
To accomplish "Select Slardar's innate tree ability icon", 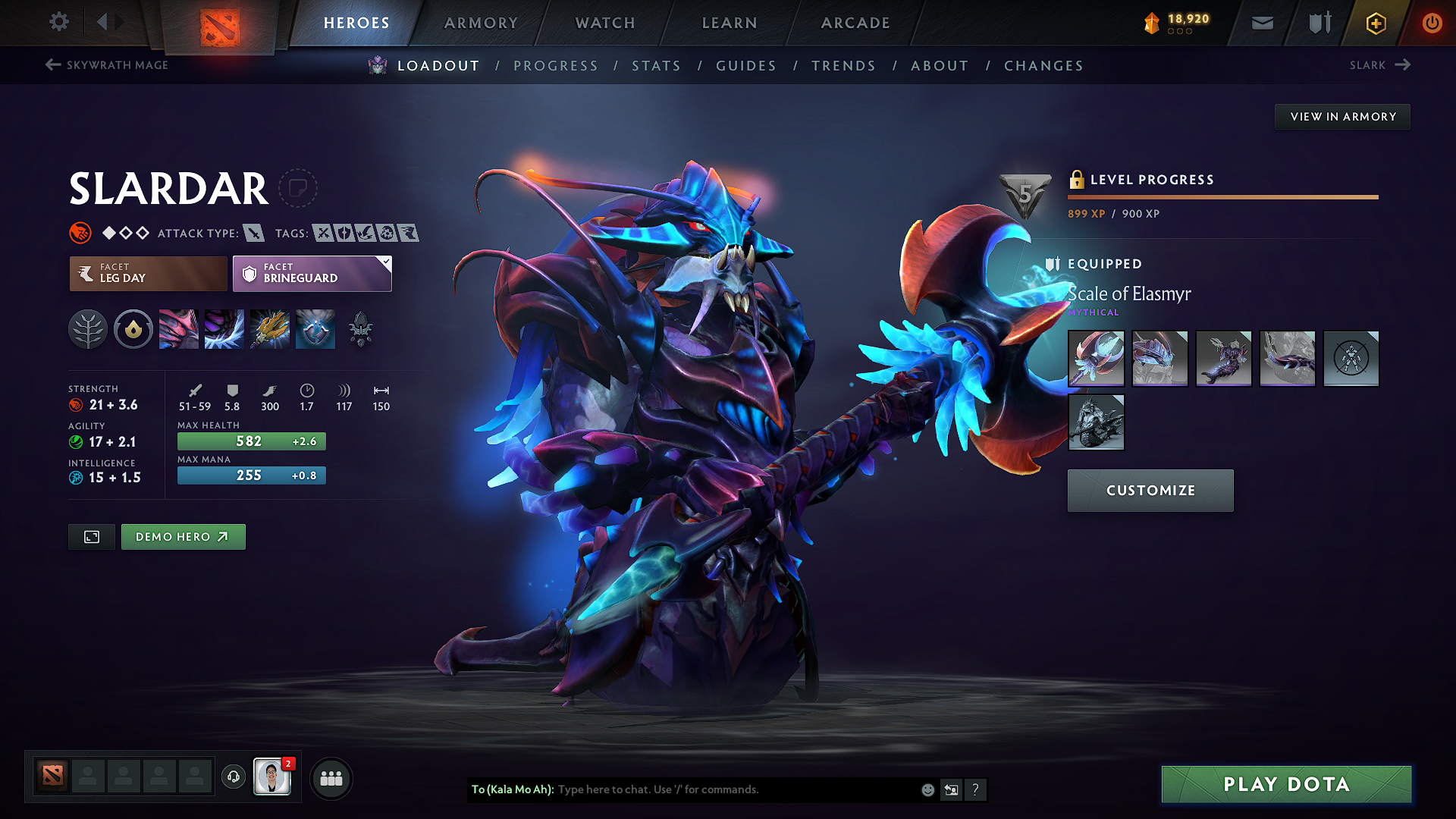I will (x=87, y=329).
